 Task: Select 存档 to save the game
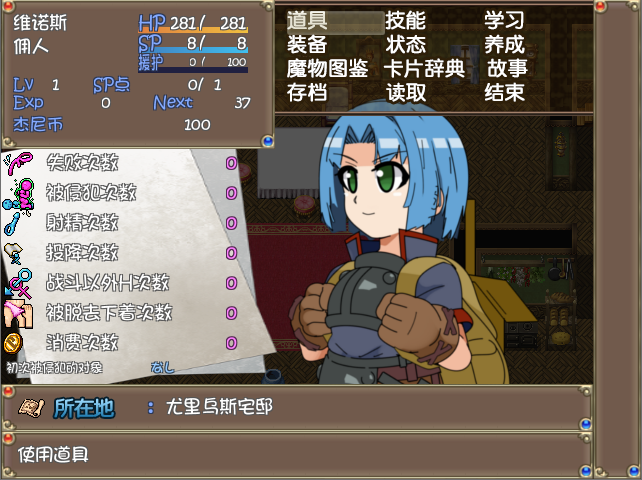click(x=307, y=93)
